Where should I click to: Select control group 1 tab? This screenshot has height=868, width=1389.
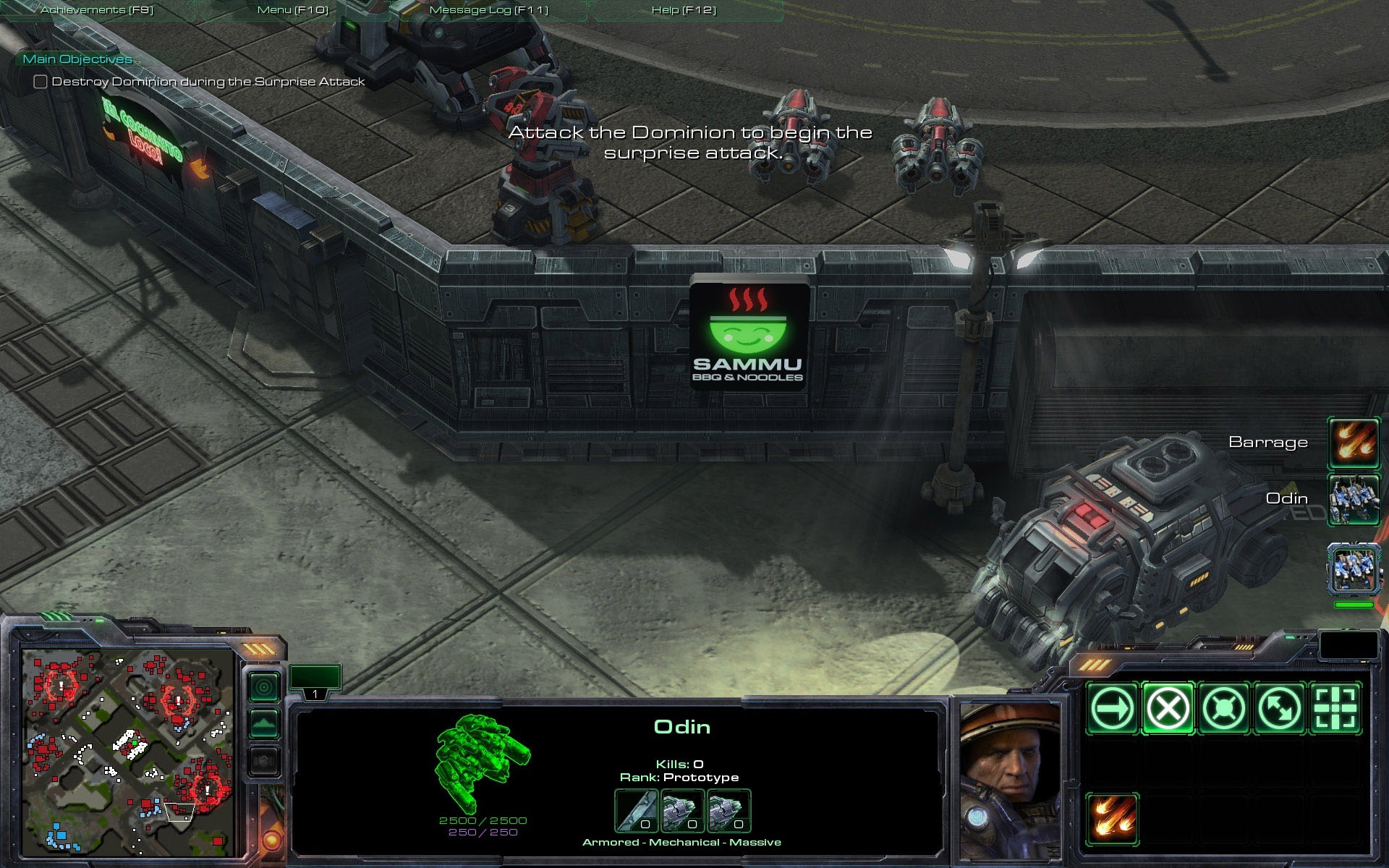(x=315, y=694)
